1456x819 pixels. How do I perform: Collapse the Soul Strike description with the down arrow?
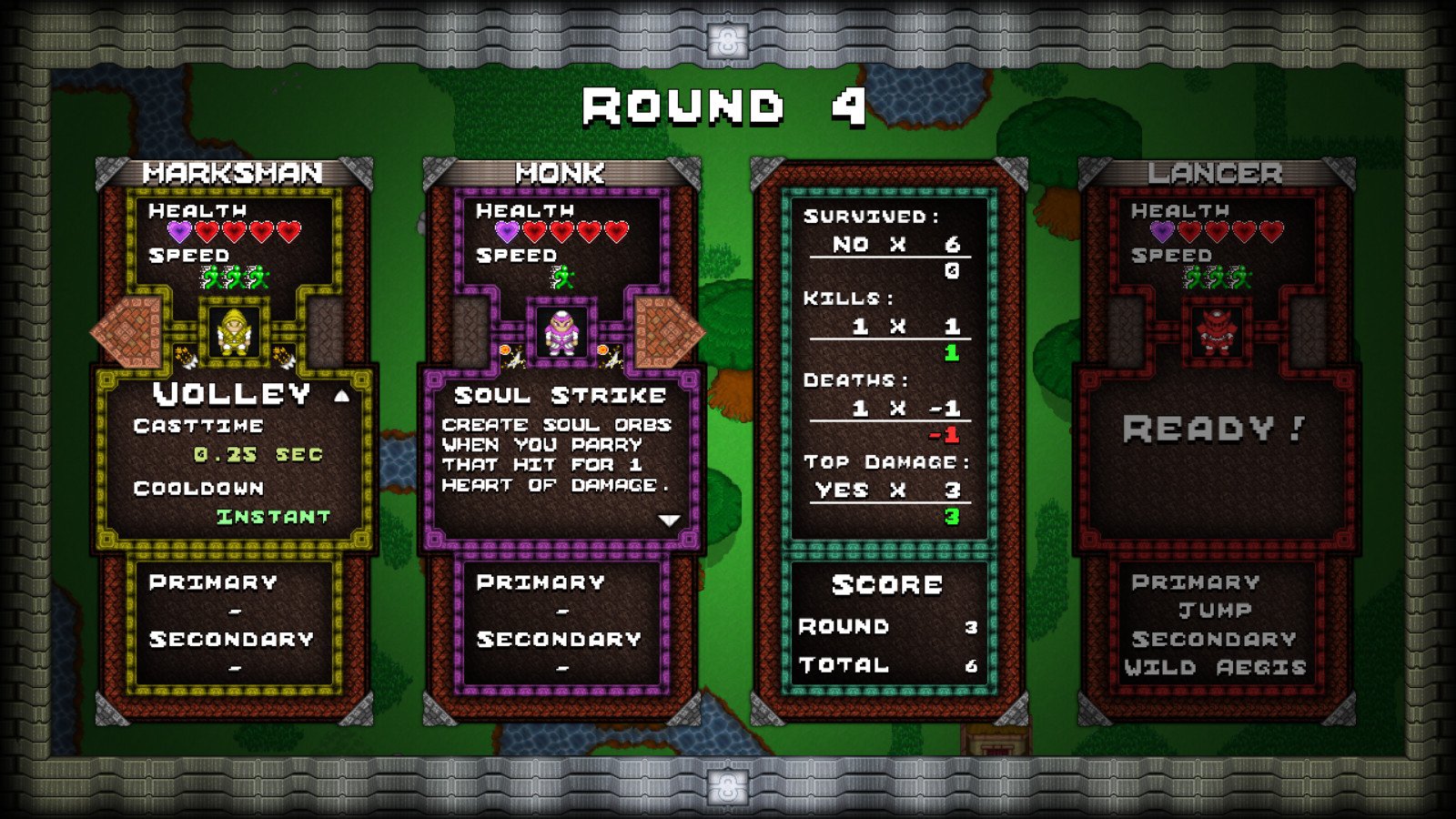671,520
